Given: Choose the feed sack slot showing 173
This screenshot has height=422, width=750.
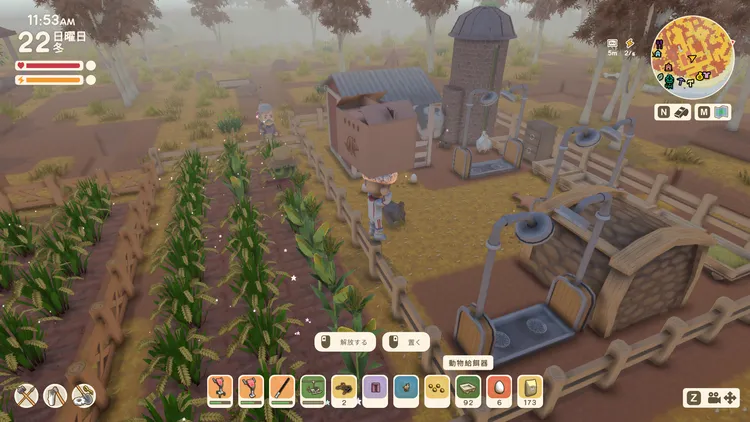Looking at the screenshot, I should [530, 388].
